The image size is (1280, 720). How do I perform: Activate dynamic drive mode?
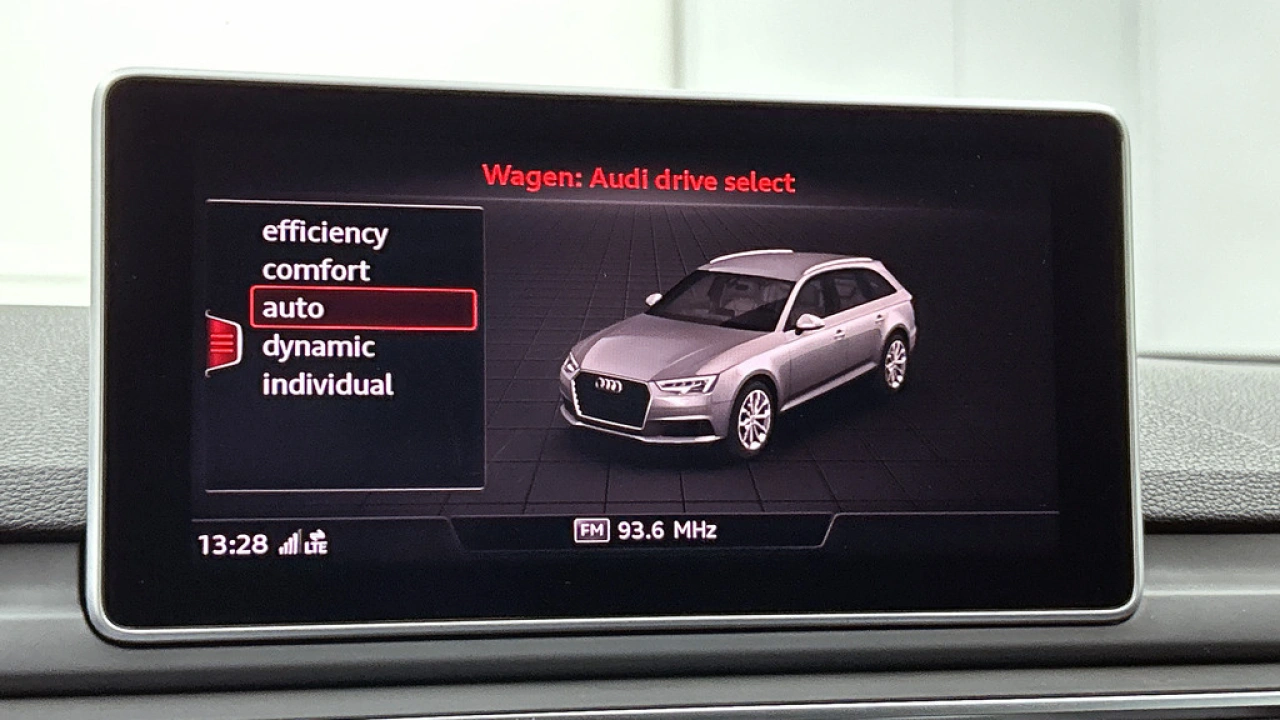(318, 347)
